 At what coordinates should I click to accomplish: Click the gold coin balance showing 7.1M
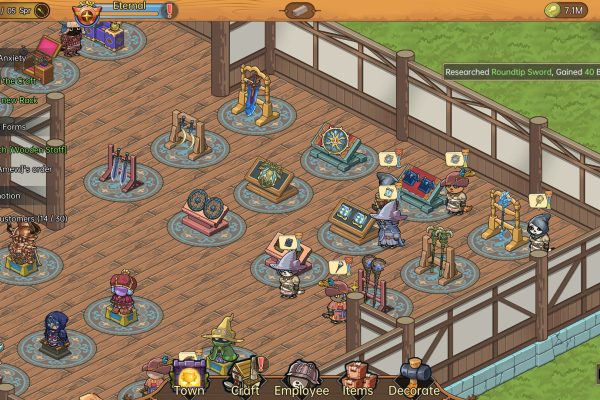(x=566, y=11)
